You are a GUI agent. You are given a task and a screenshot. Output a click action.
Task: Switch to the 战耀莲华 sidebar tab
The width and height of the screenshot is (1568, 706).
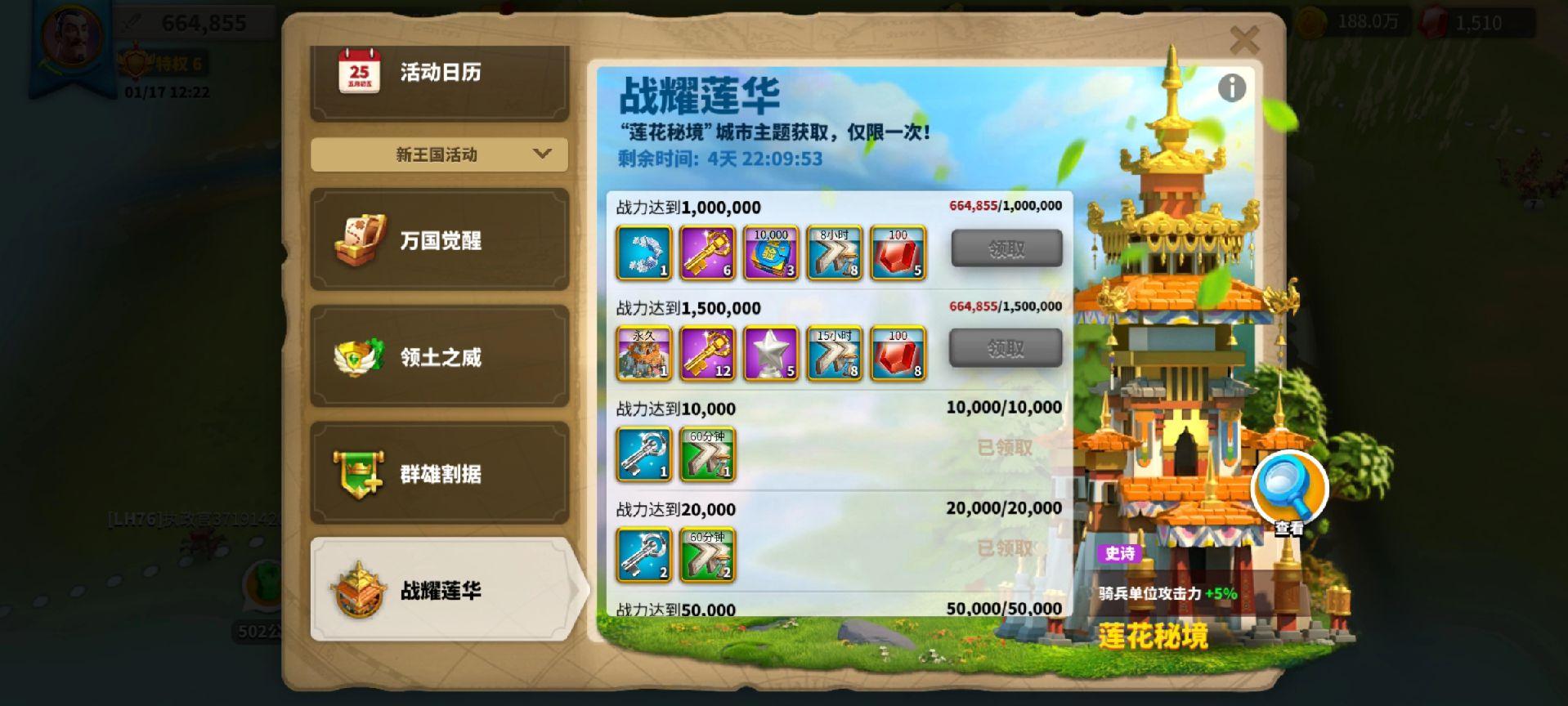pos(441,590)
